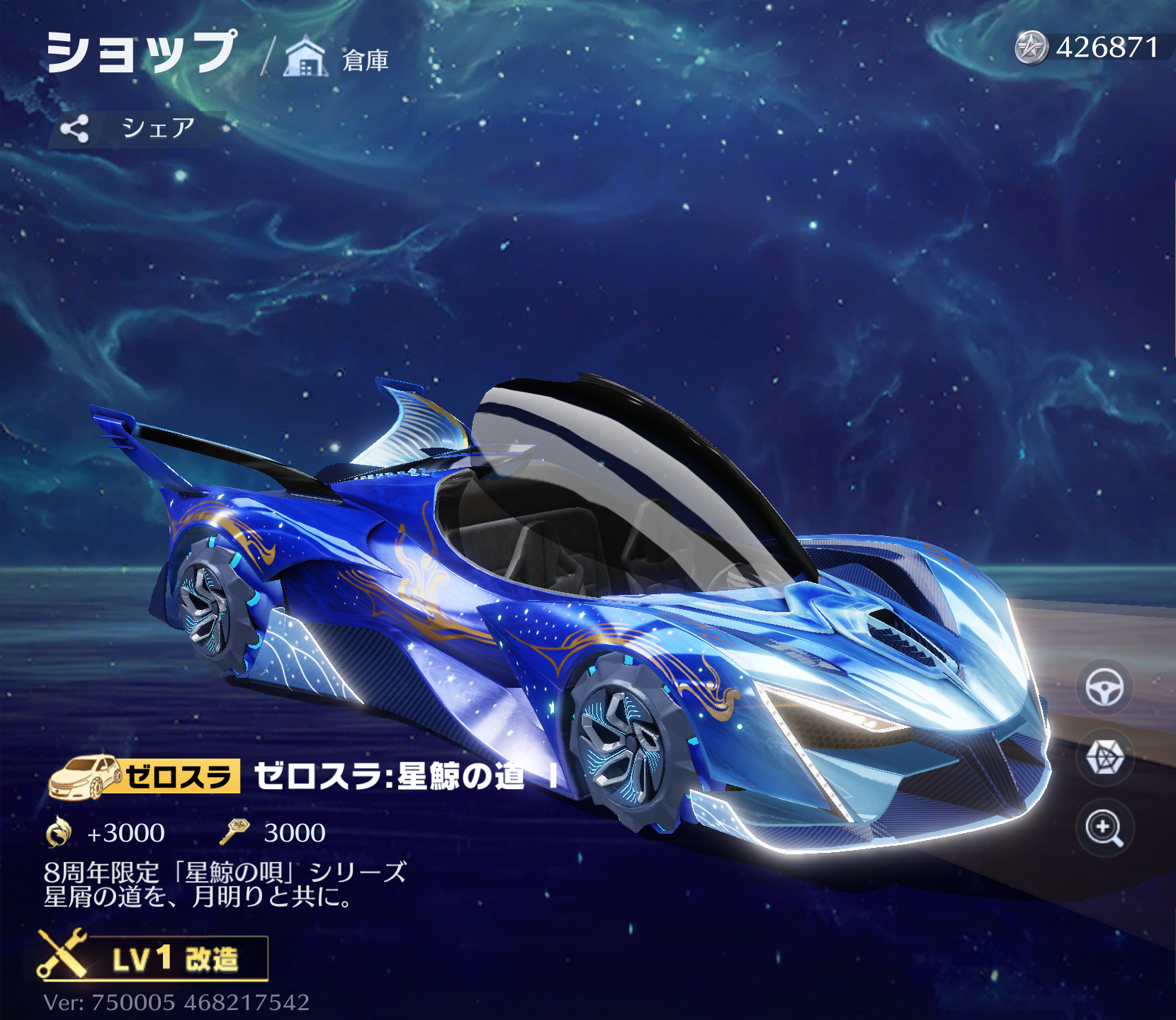The image size is (1176, 1020).
Task: Open the LV1 改造 modification button
Action: click(x=154, y=958)
